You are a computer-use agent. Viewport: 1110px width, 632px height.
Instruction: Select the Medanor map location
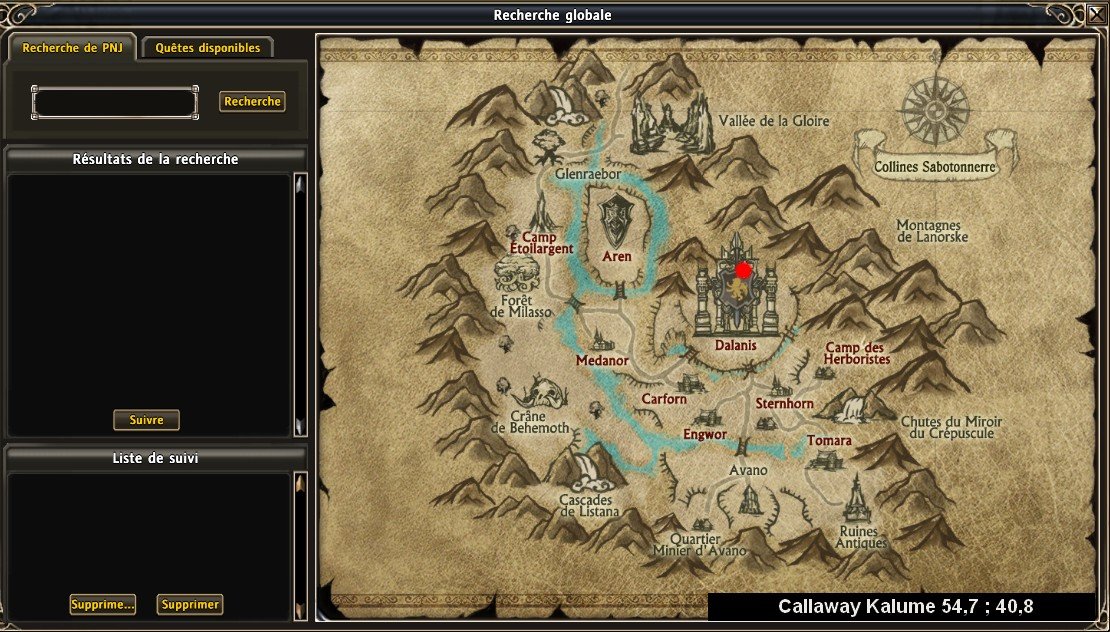[602, 361]
